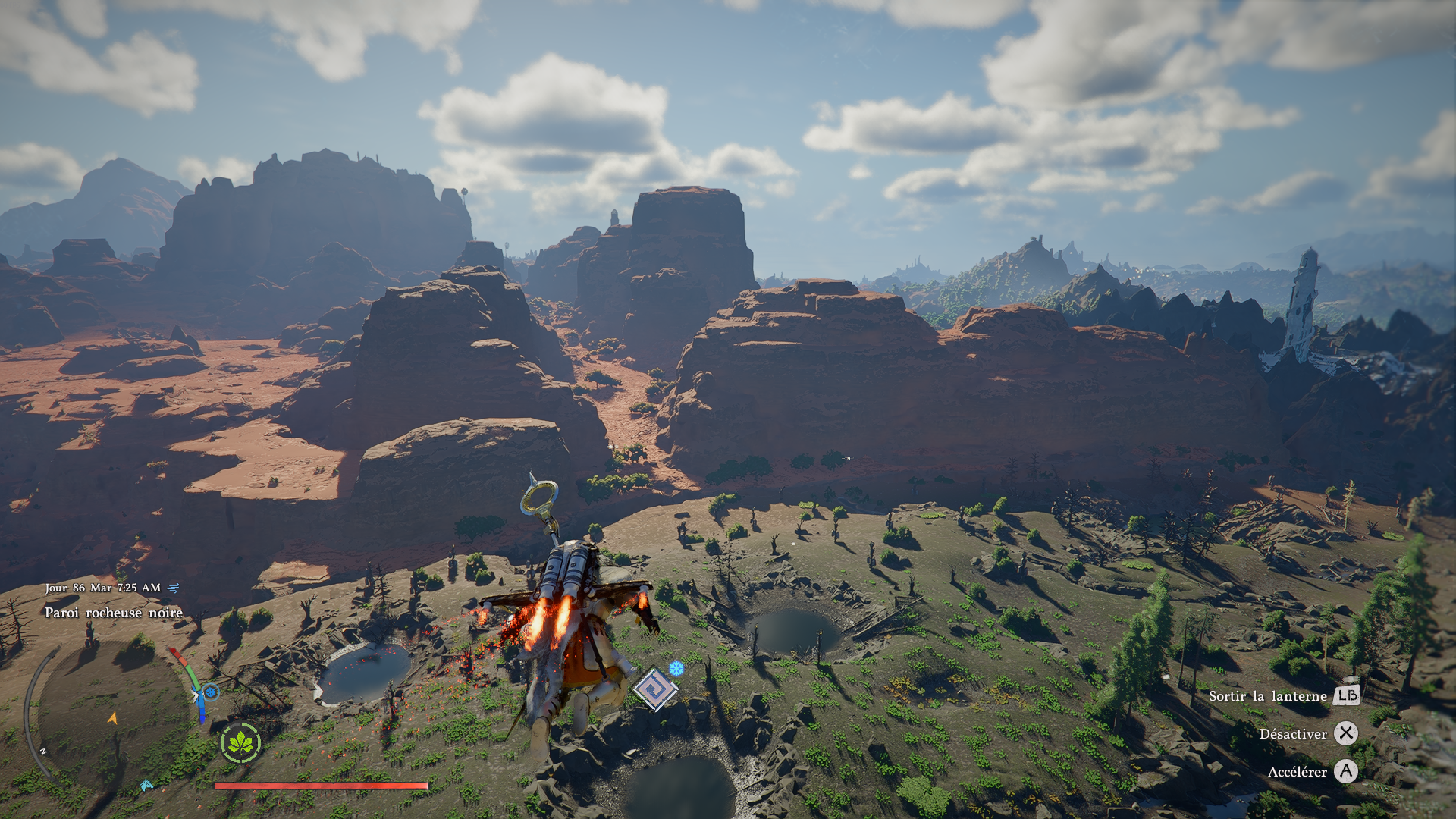Click the wind indicator beside the clock
Screen dimensions: 1456x819
[173, 588]
